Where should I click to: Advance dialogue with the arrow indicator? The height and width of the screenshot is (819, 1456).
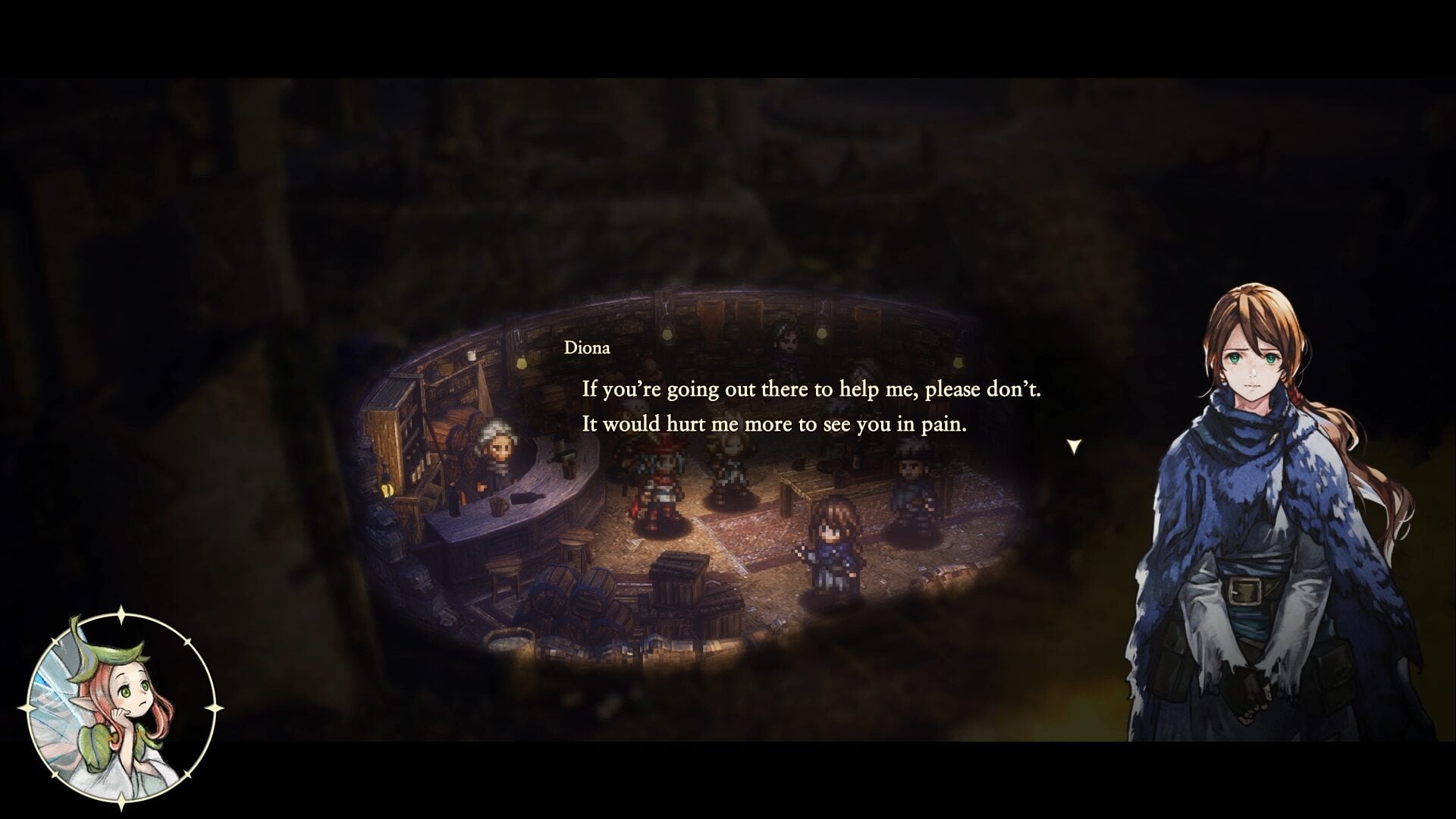click(1074, 446)
